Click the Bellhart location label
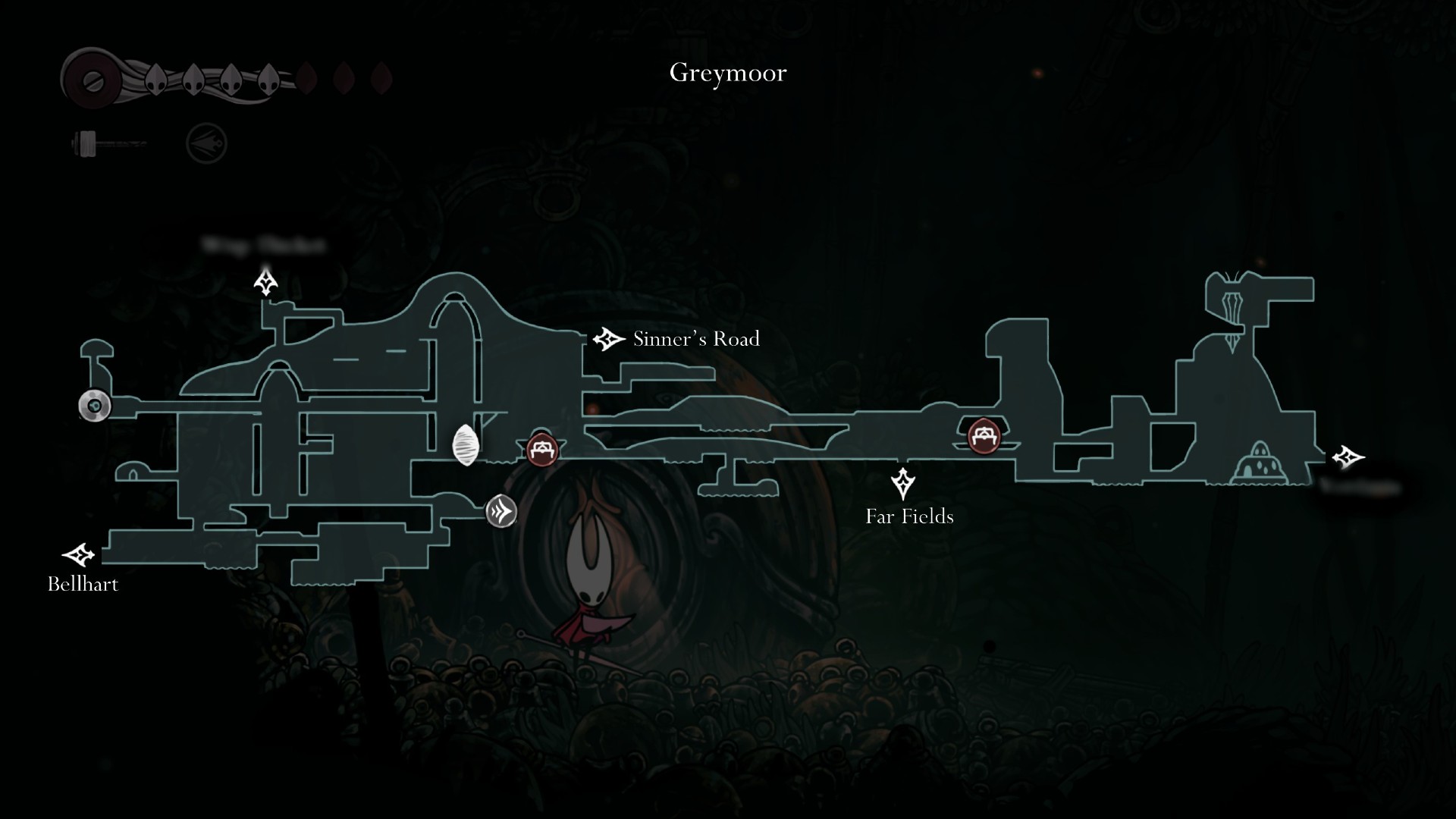1456x819 pixels. tap(83, 584)
